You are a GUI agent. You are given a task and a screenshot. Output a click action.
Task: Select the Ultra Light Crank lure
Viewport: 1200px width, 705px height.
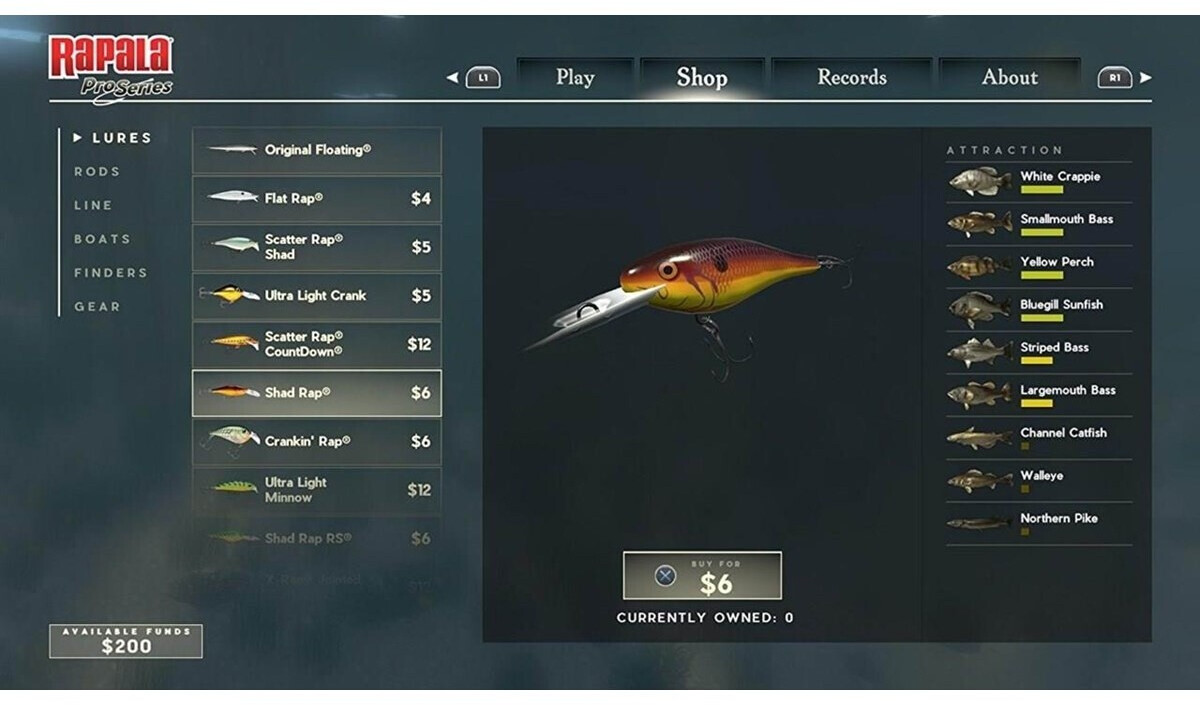[x=316, y=296]
